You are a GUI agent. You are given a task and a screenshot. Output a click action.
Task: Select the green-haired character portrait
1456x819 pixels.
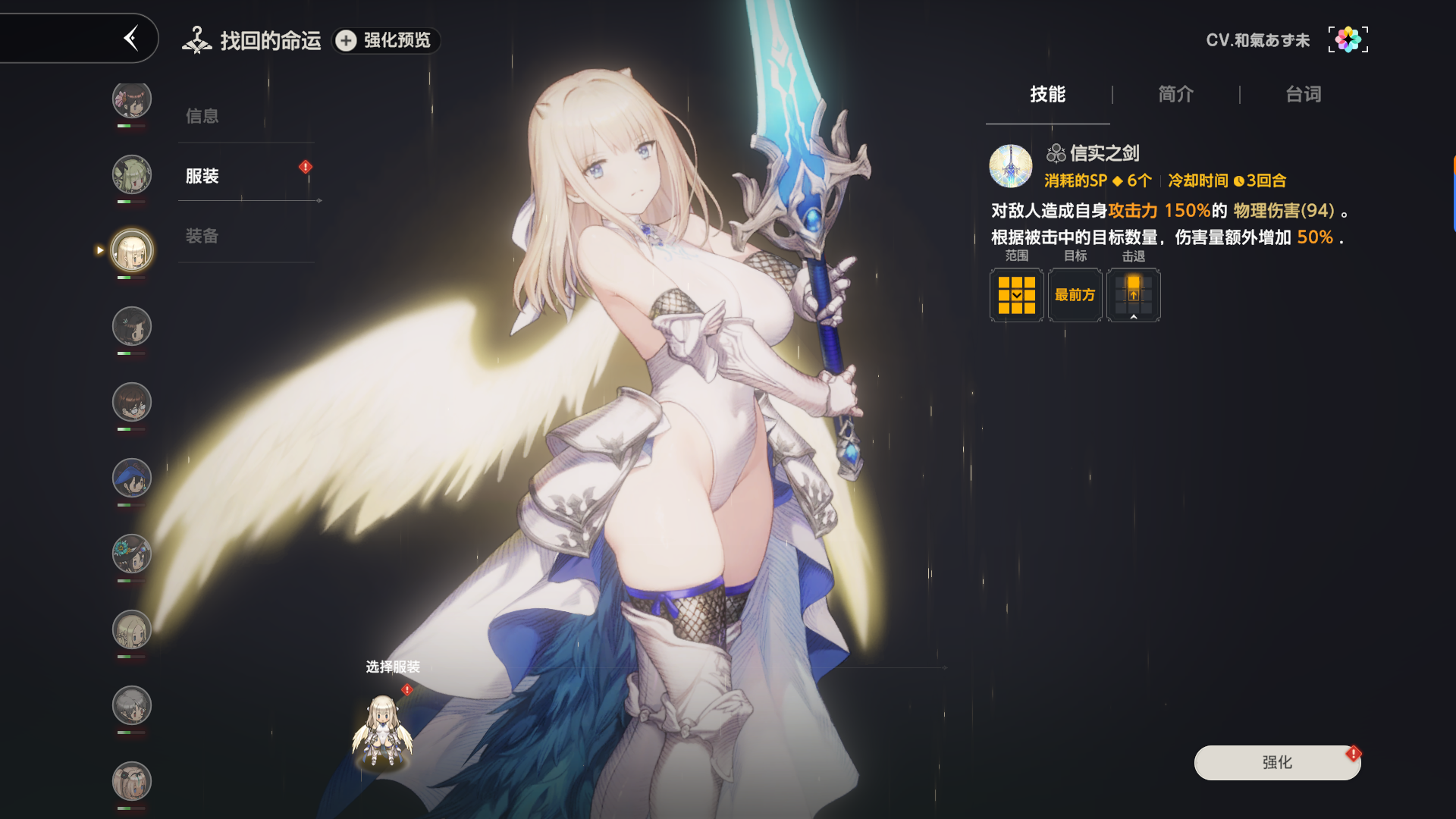coord(132,175)
